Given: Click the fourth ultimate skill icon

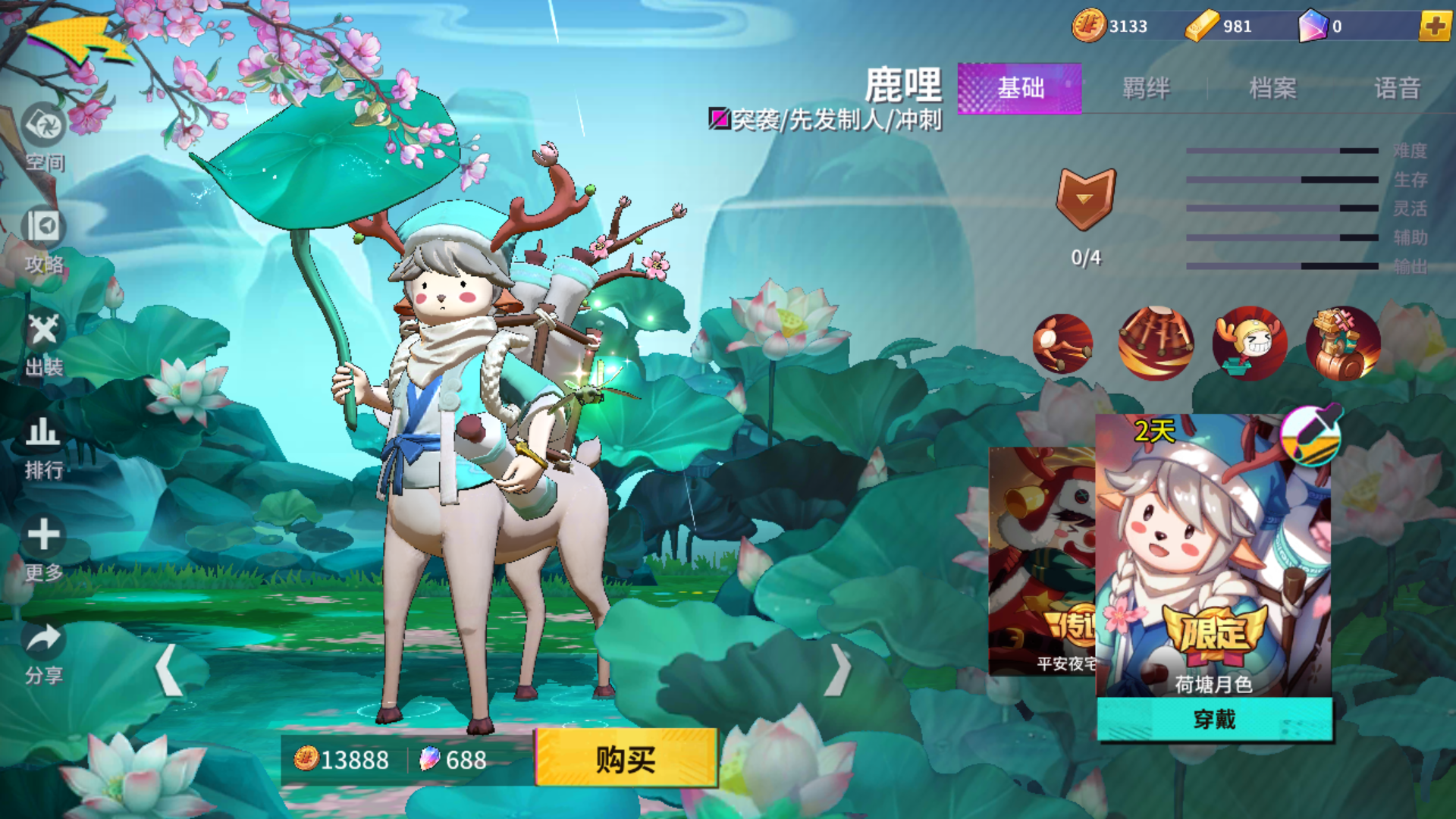Looking at the screenshot, I should point(1343,344).
